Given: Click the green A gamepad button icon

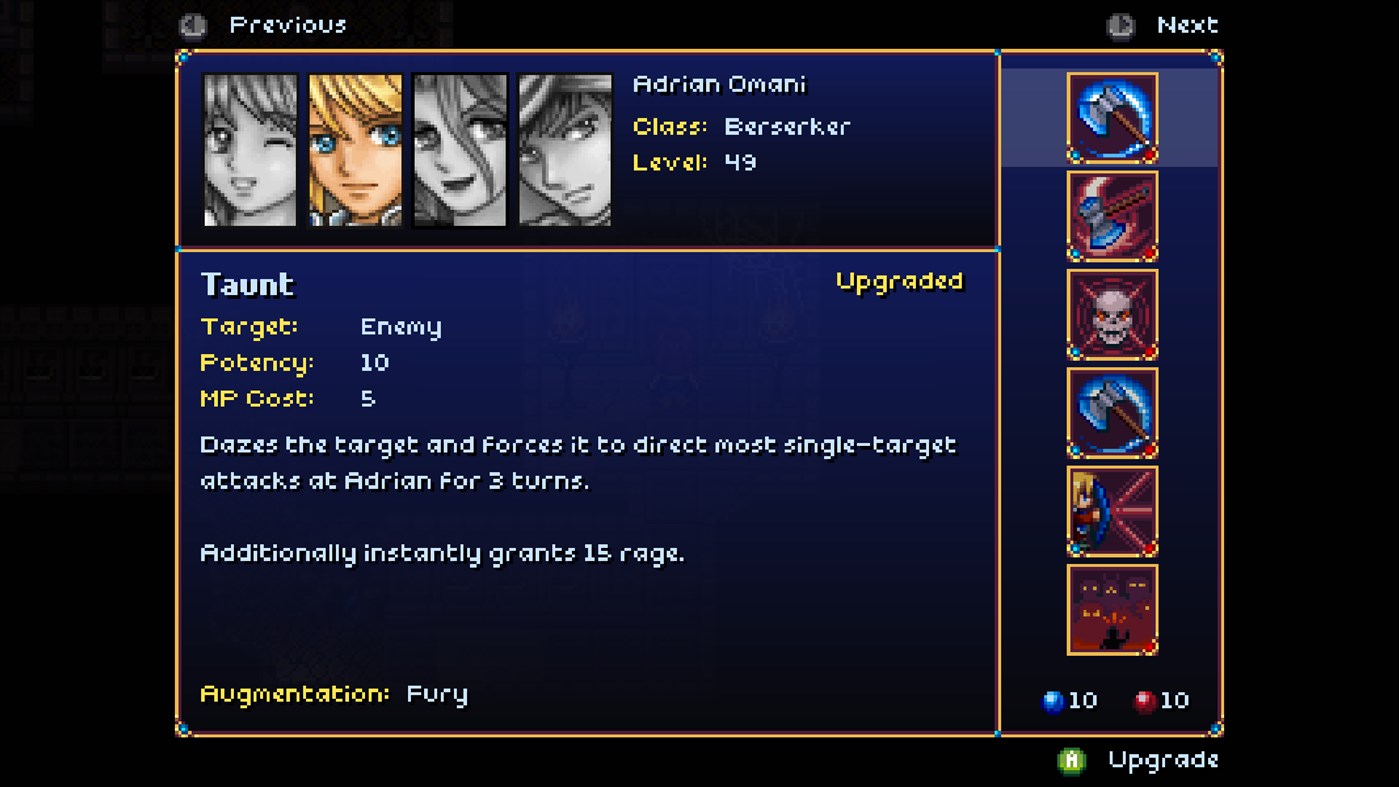Looking at the screenshot, I should point(1072,760).
